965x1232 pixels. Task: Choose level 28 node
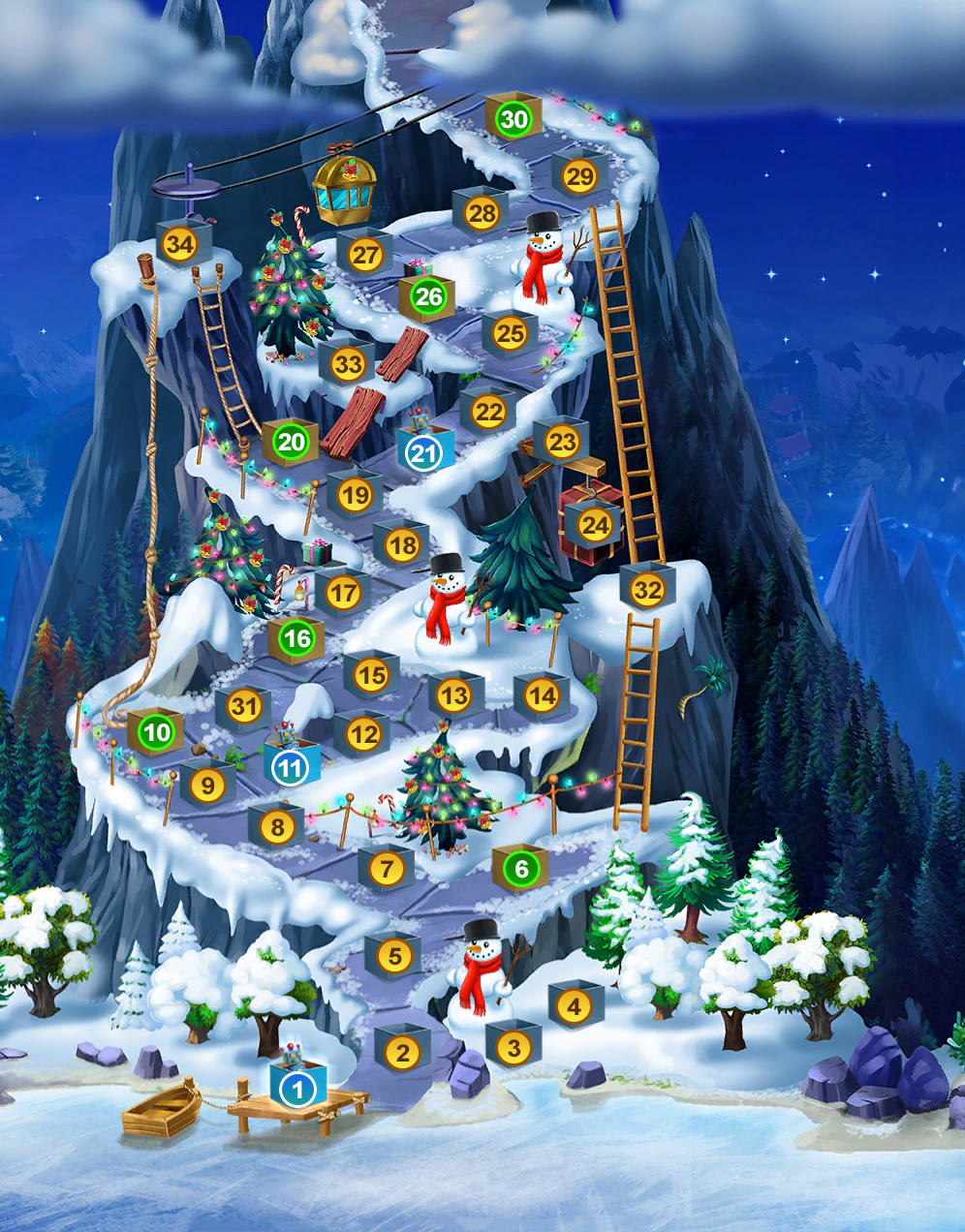click(482, 213)
